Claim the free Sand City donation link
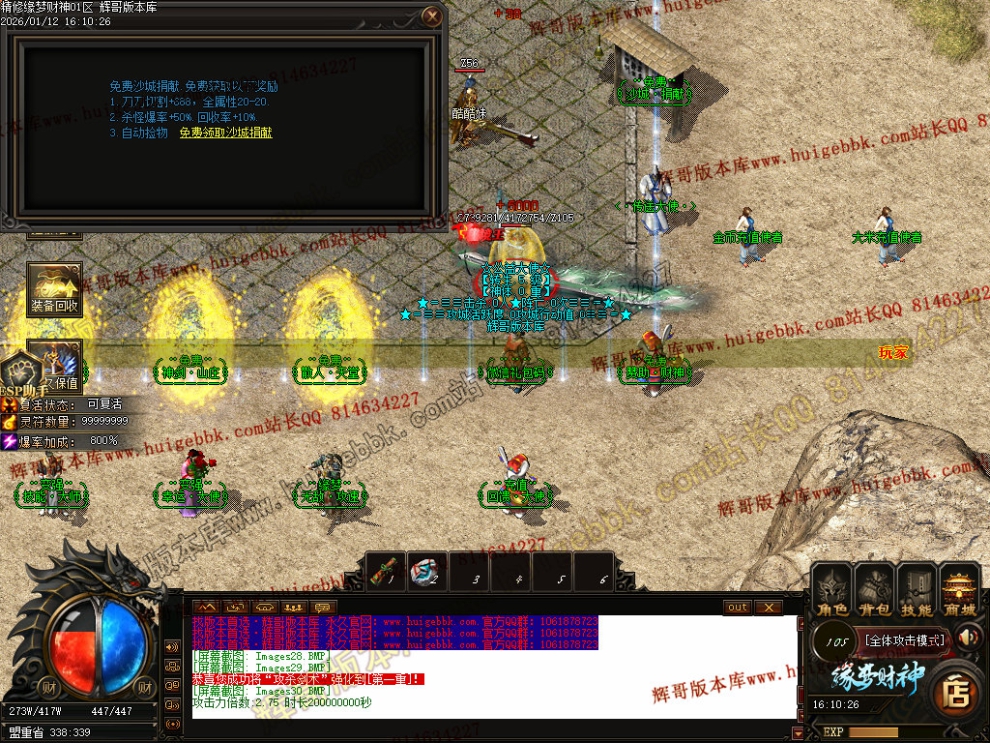Image resolution: width=990 pixels, height=743 pixels. (226, 132)
